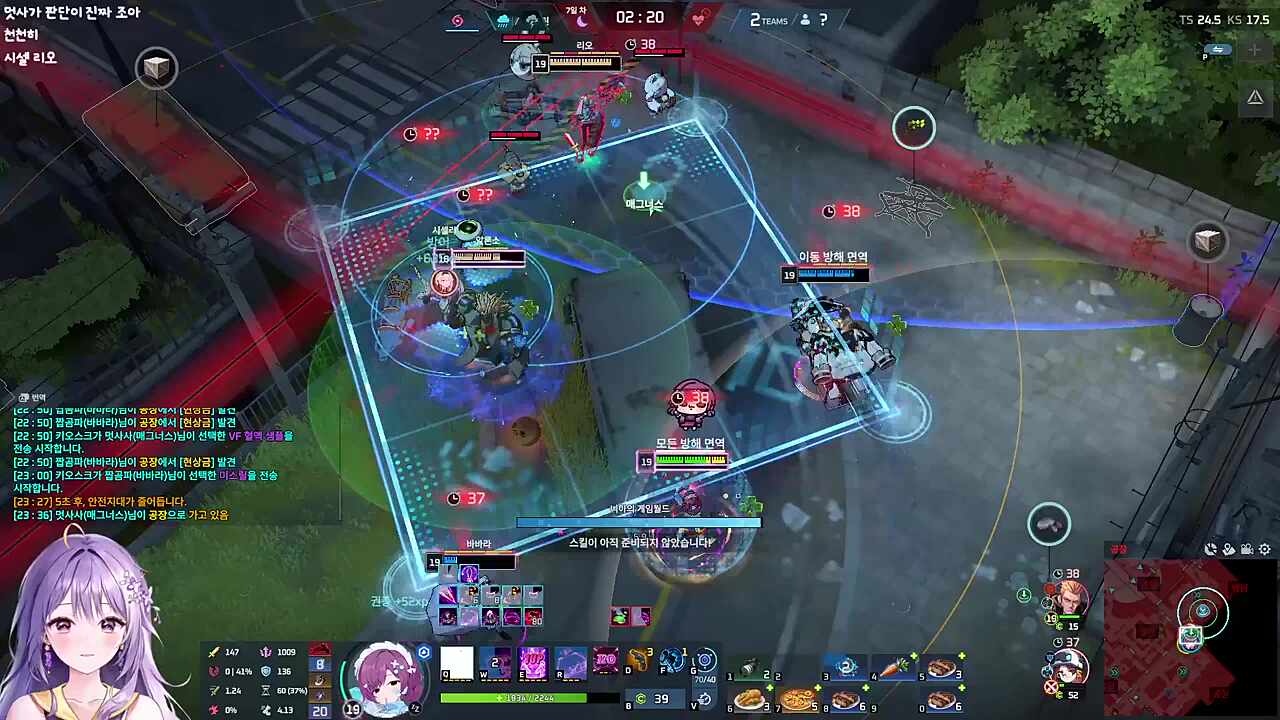Use the F tactical skill icon
1280x720 pixels.
tap(673, 661)
